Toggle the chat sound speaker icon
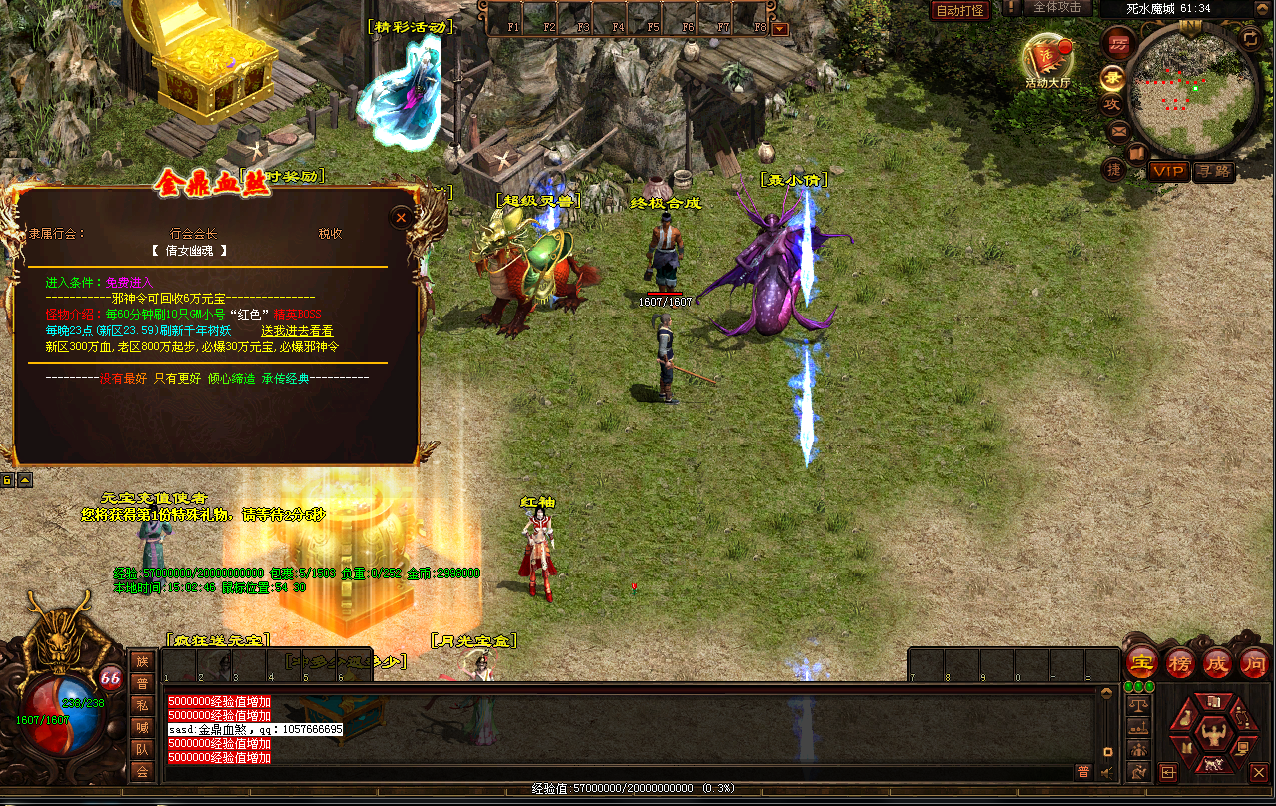 click(1107, 772)
